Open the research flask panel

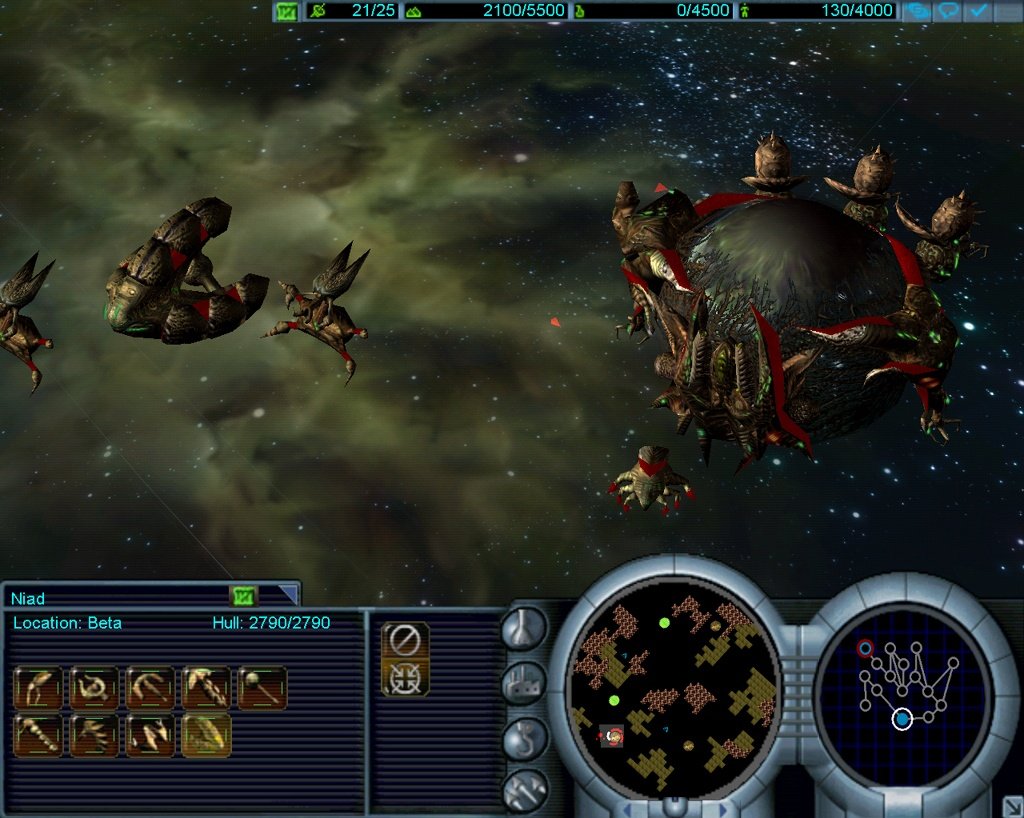[x=526, y=628]
